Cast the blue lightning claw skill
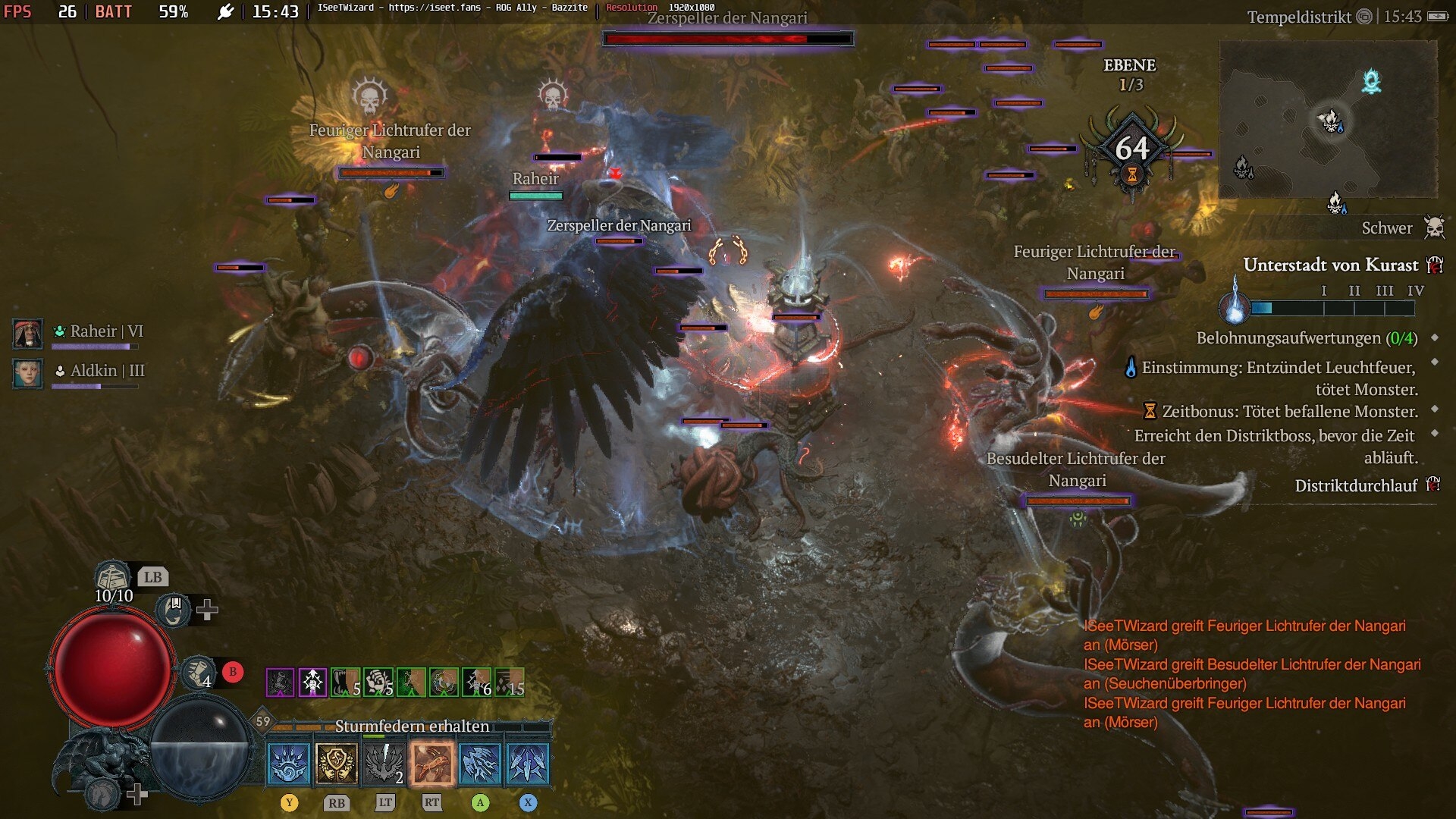The image size is (1456, 819). point(480,763)
